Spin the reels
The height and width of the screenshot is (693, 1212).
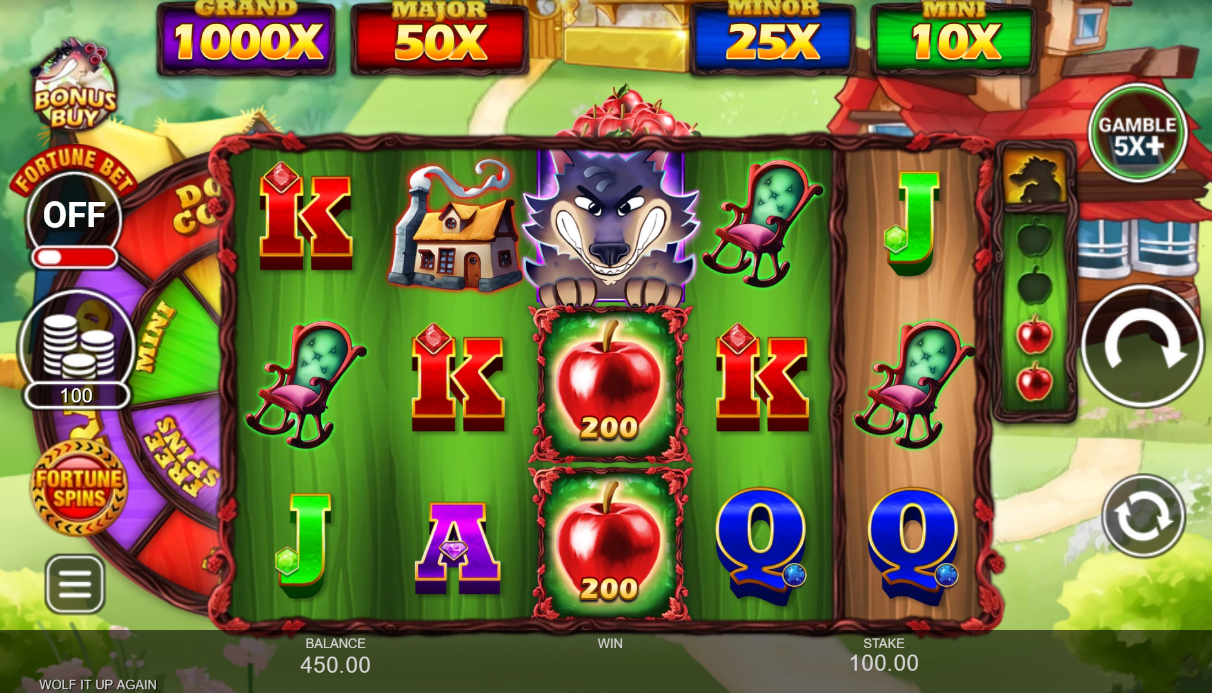(x=1142, y=346)
